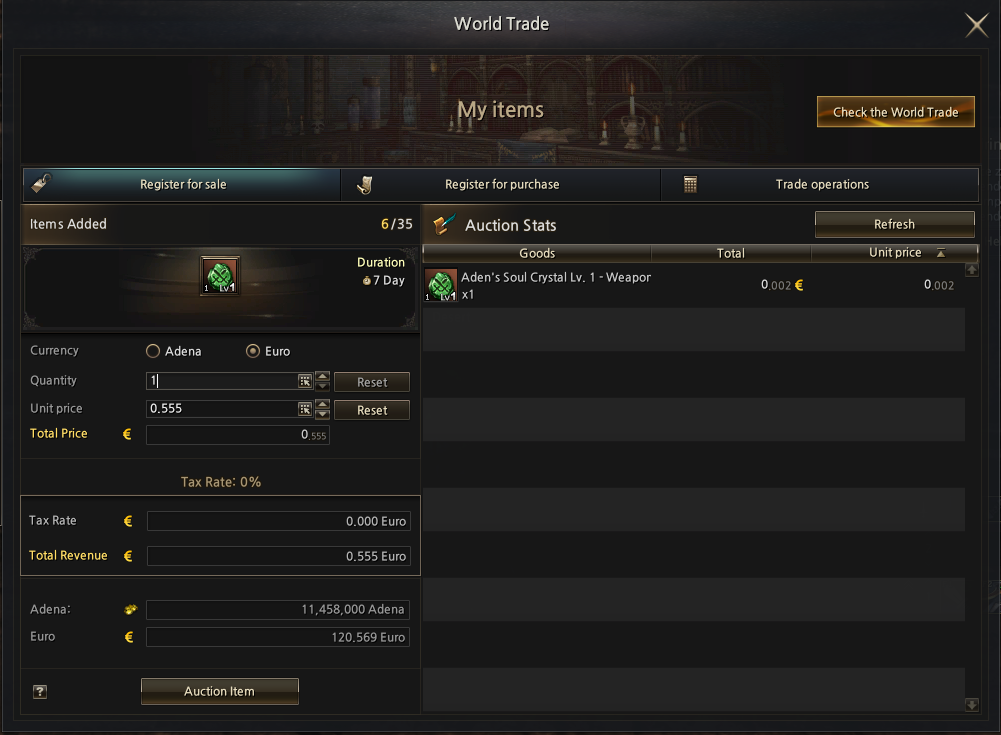Open Check the World Trade
The width and height of the screenshot is (1001, 735).
pyautogui.click(x=895, y=112)
